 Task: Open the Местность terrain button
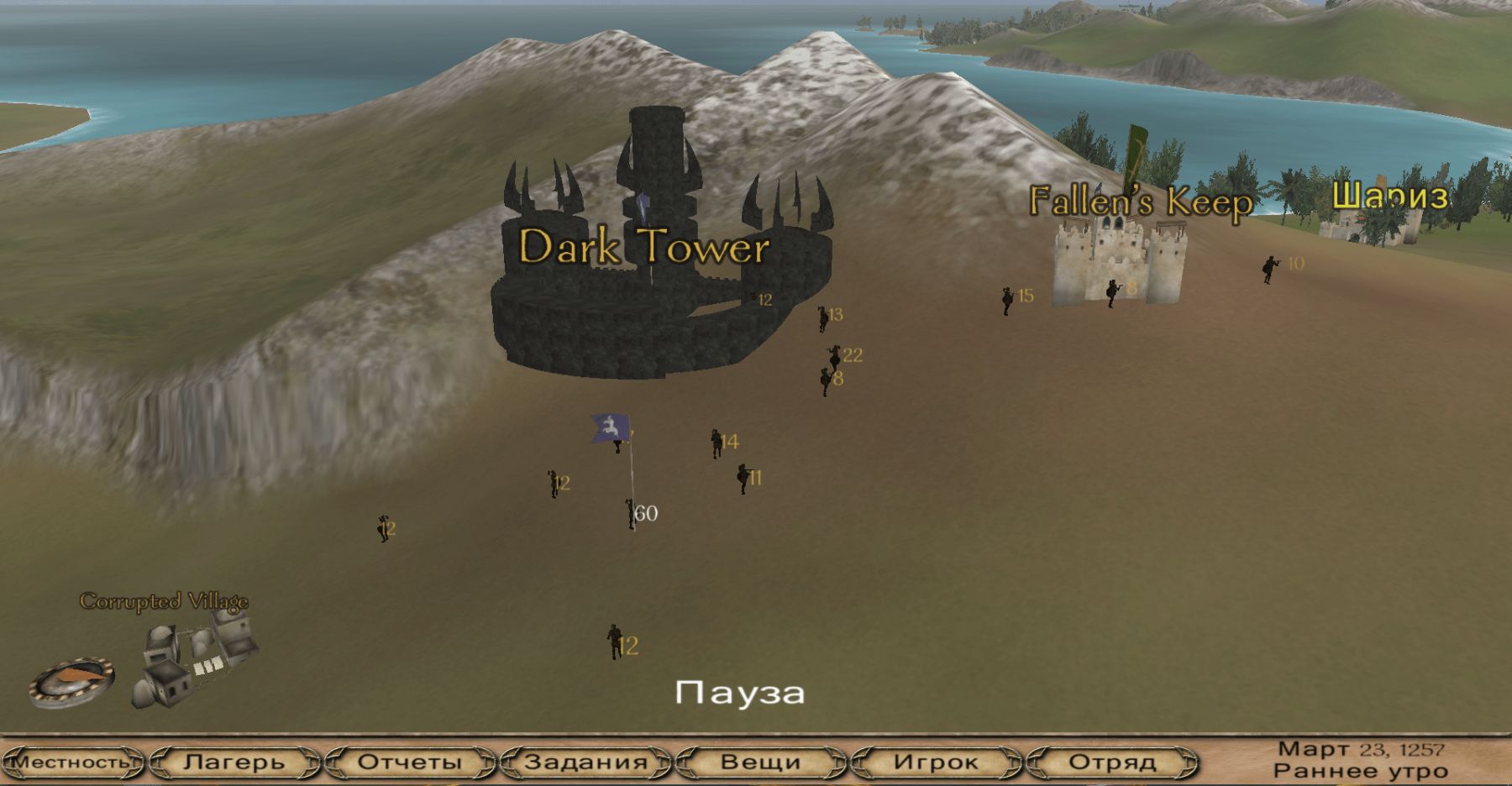click(71, 762)
